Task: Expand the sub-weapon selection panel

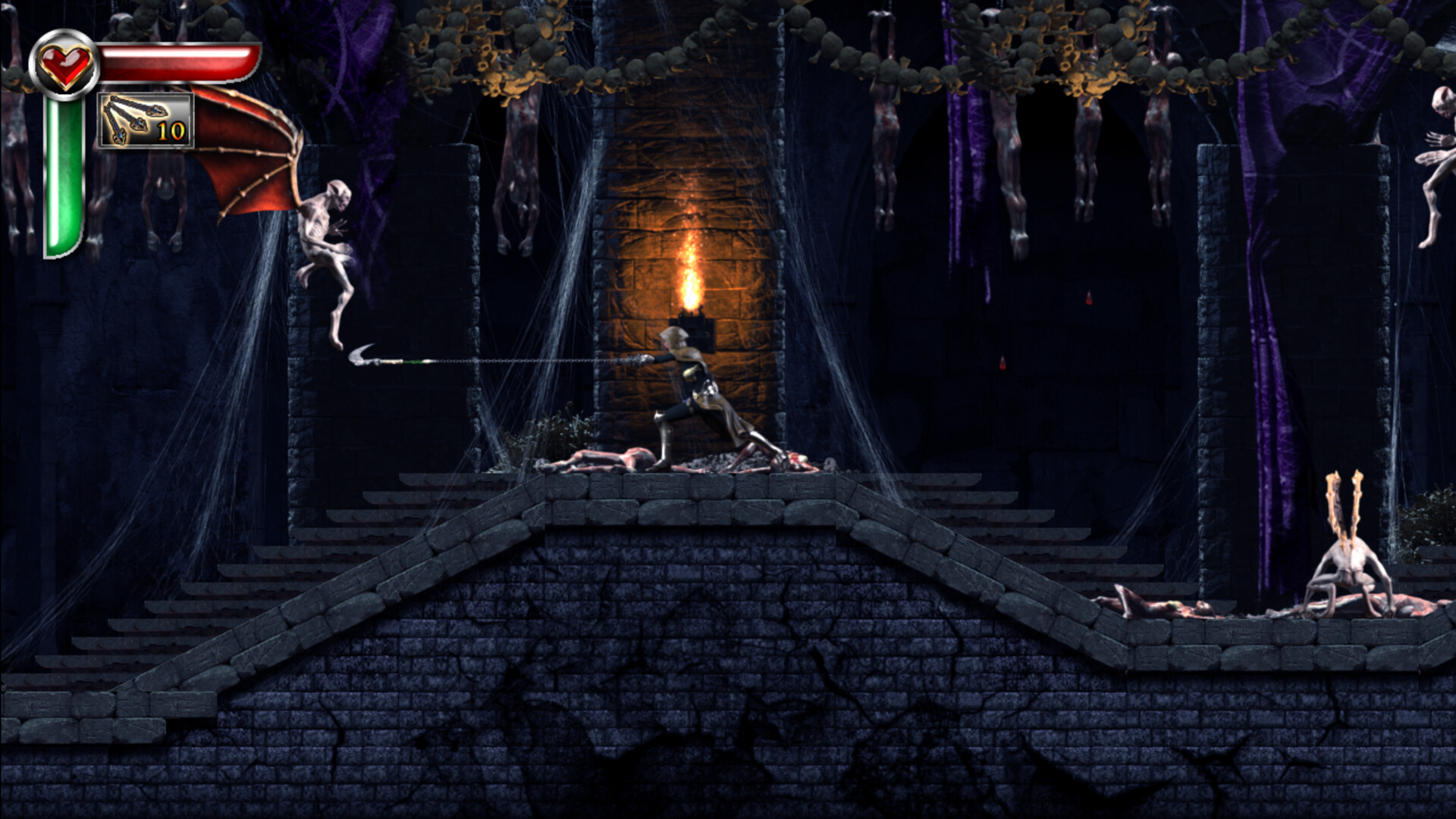Action: [x=144, y=121]
